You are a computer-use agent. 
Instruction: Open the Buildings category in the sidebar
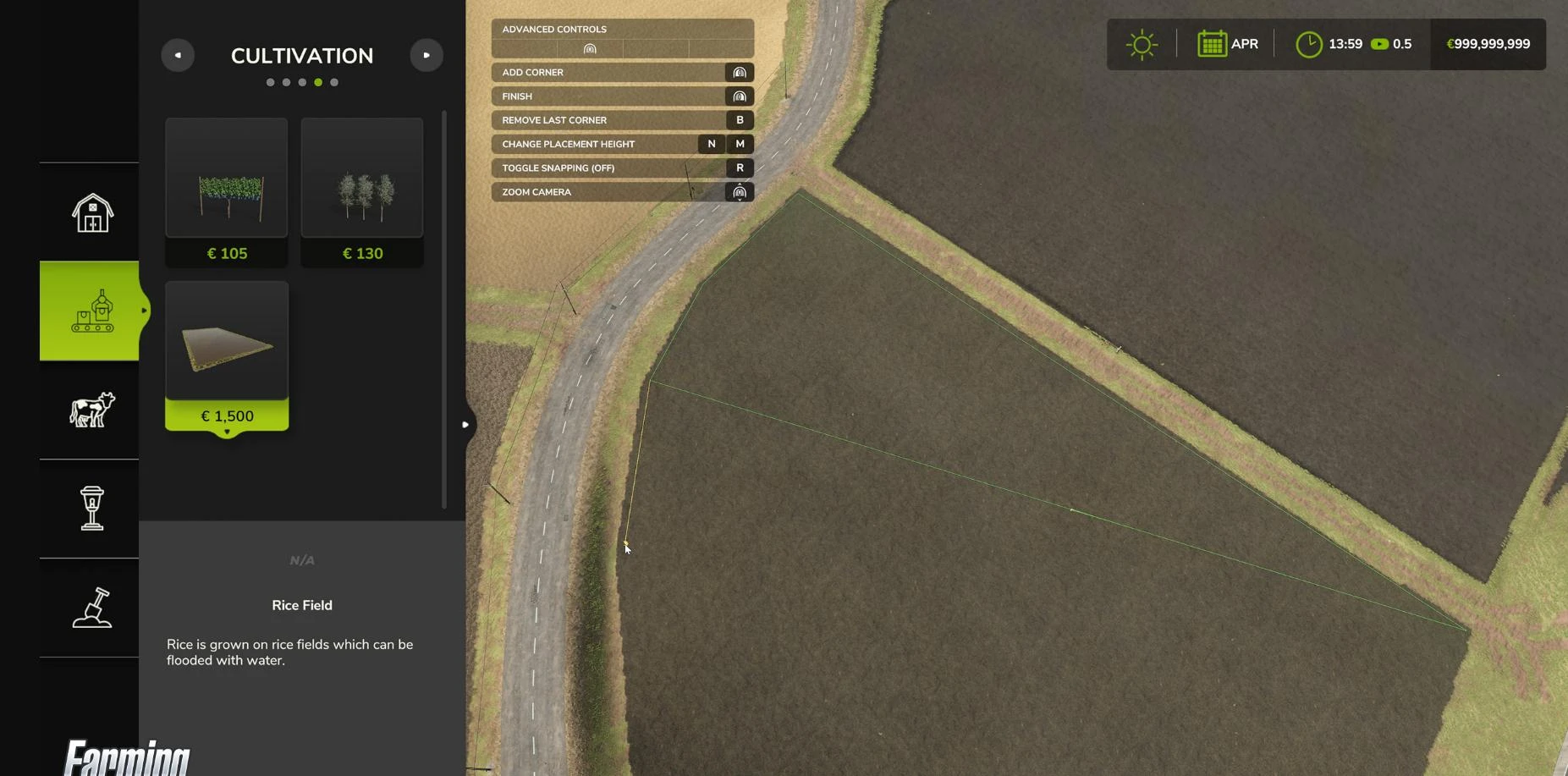click(91, 212)
